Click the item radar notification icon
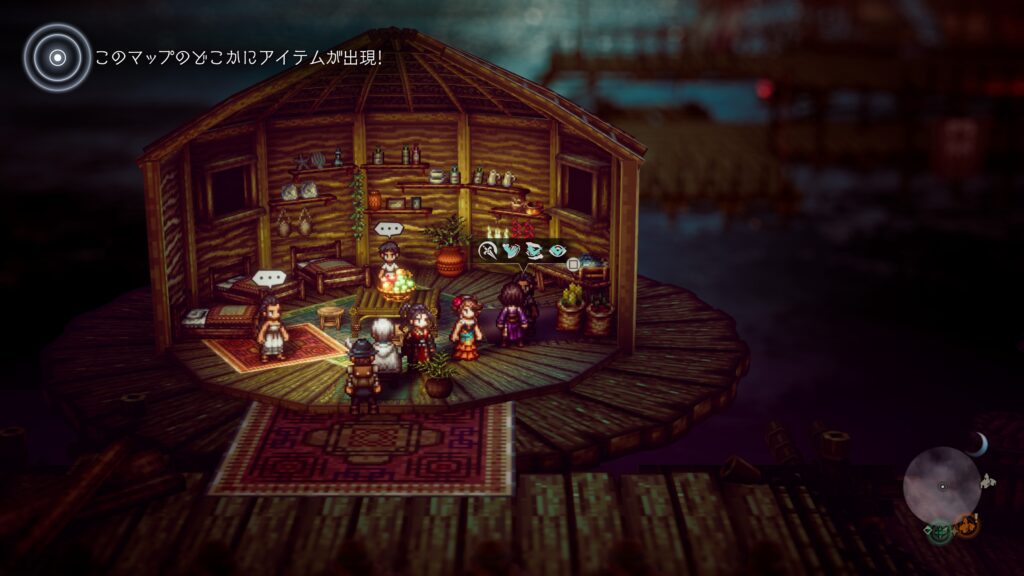This screenshot has height=576, width=1024. 57,57
